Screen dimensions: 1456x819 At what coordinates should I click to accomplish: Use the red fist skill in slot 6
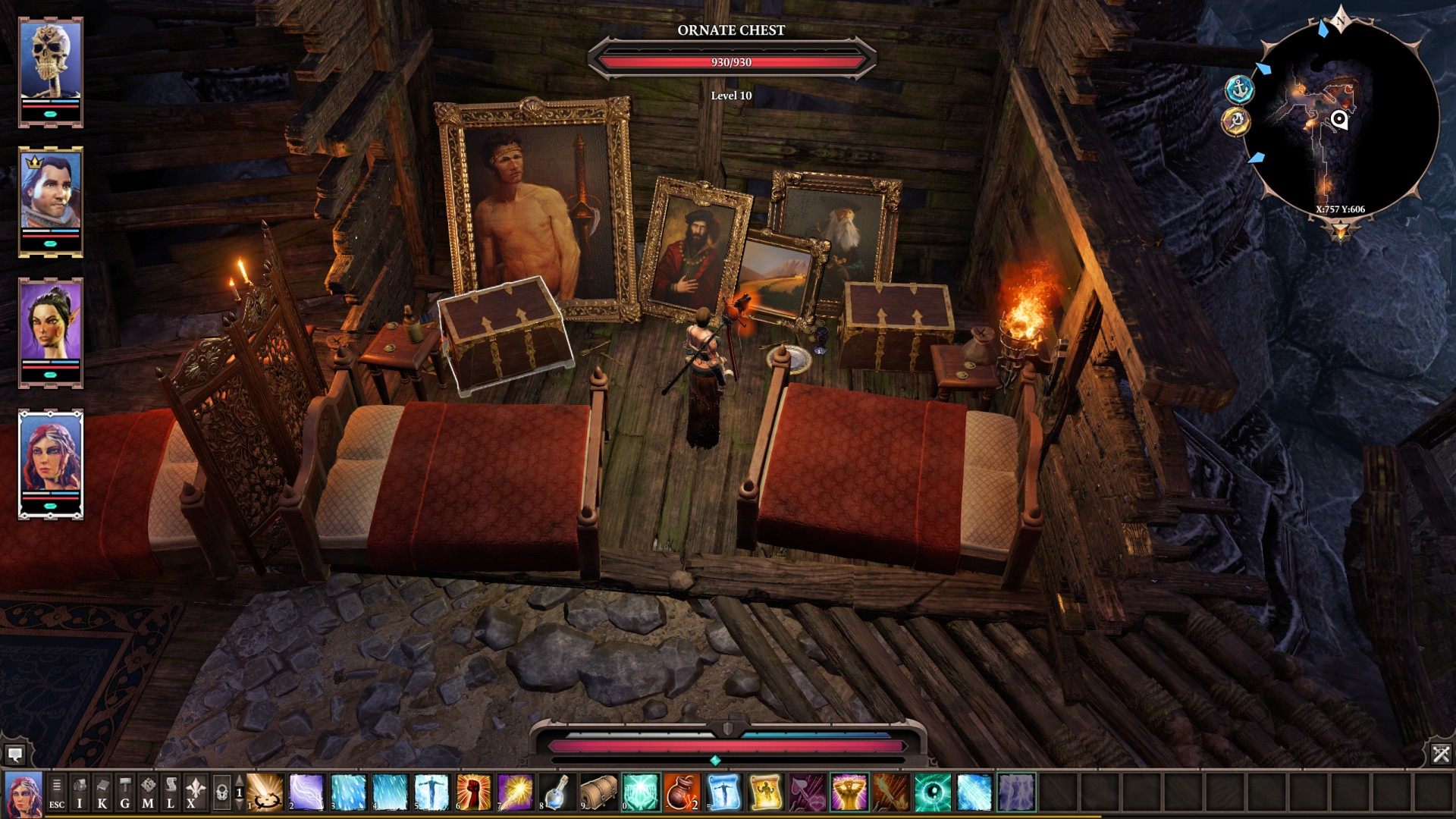(x=473, y=792)
